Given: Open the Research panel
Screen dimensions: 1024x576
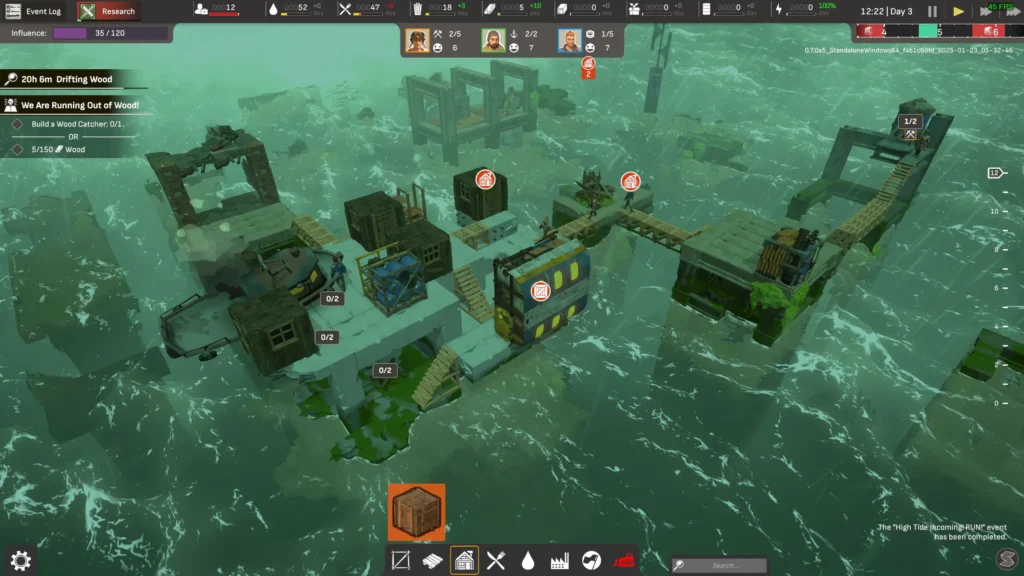Looking at the screenshot, I should (109, 11).
